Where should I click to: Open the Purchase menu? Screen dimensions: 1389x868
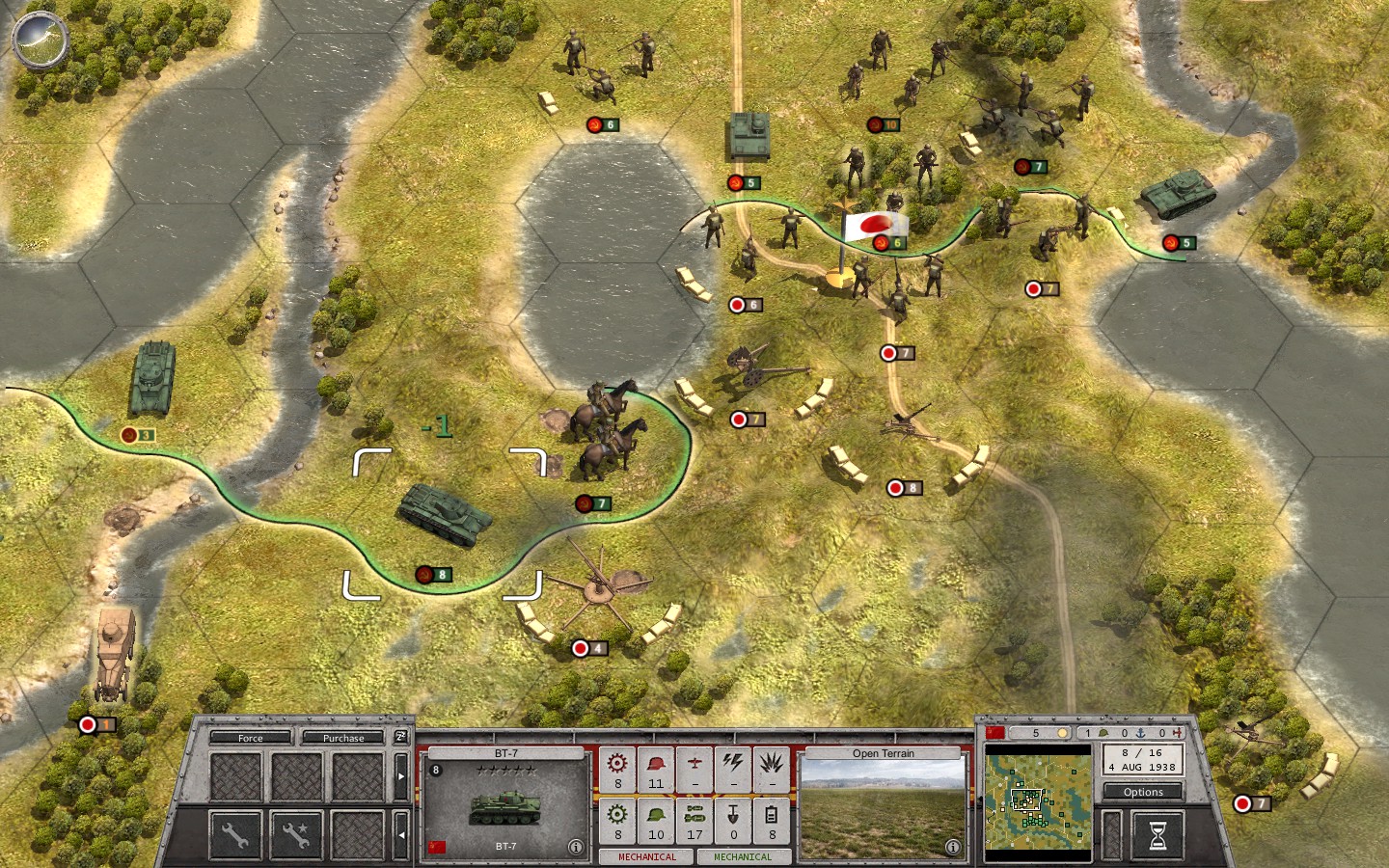point(343,738)
